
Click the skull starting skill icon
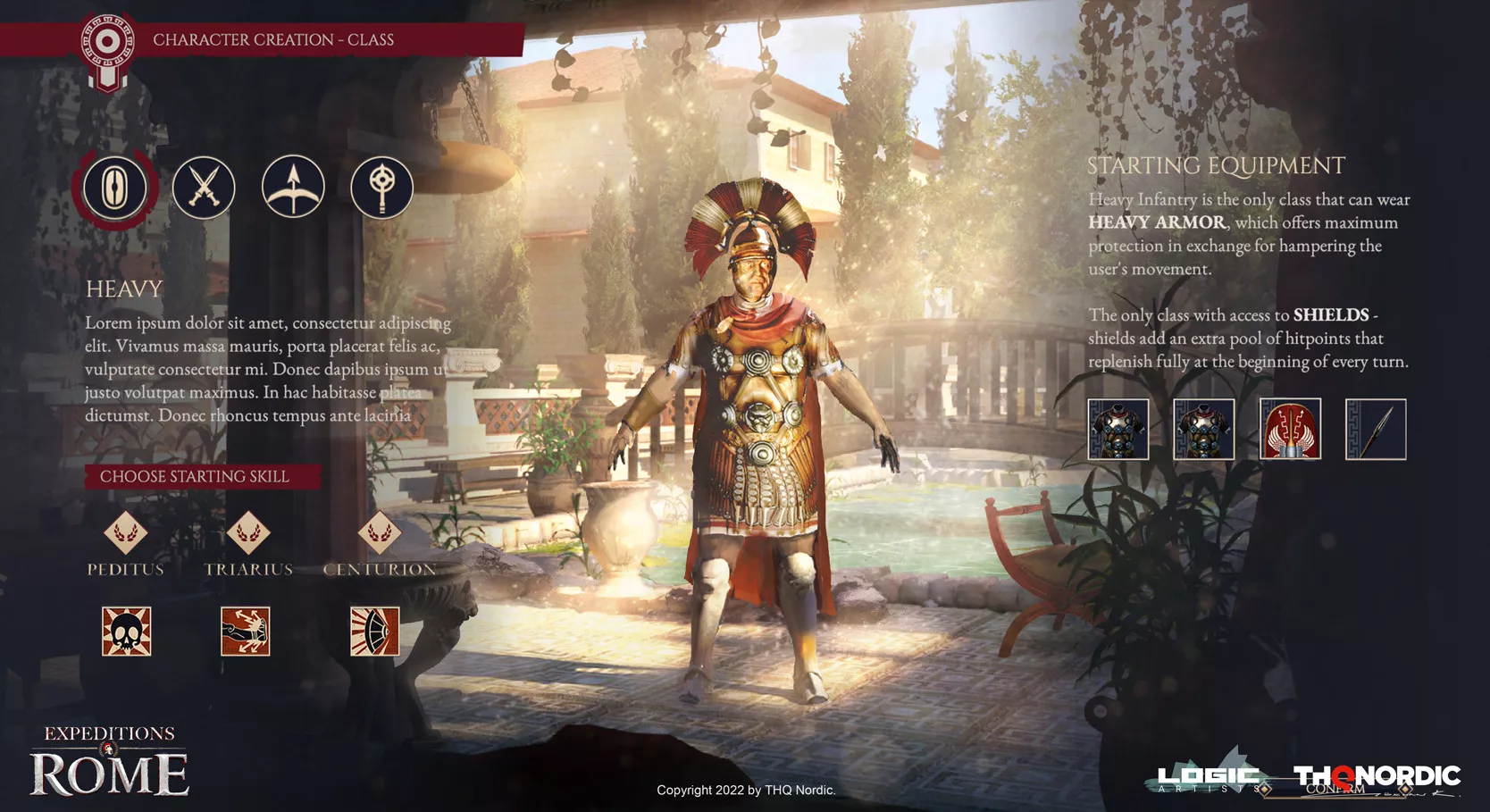(x=127, y=632)
